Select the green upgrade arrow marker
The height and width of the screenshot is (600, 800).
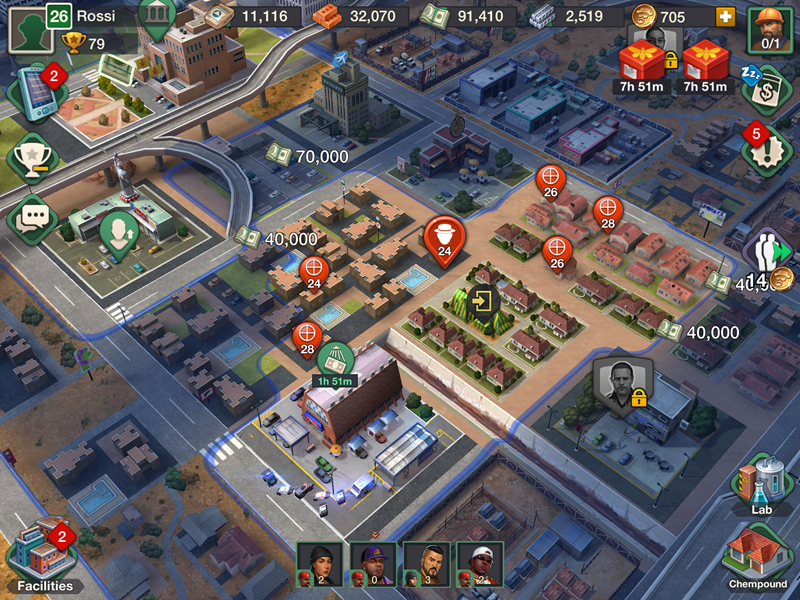[x=119, y=234]
